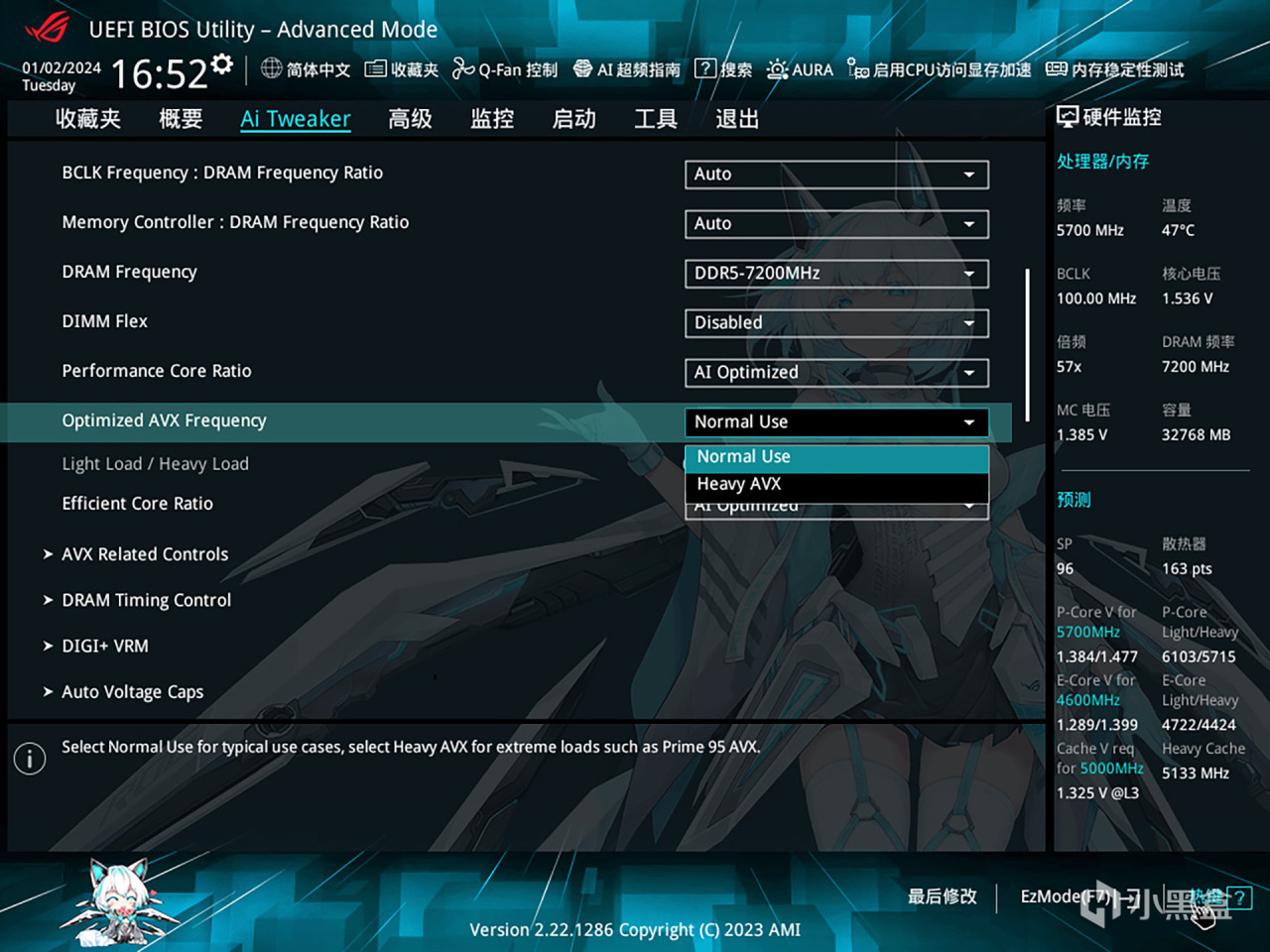
Task: Switch to the 监控 tab
Action: 492,118
